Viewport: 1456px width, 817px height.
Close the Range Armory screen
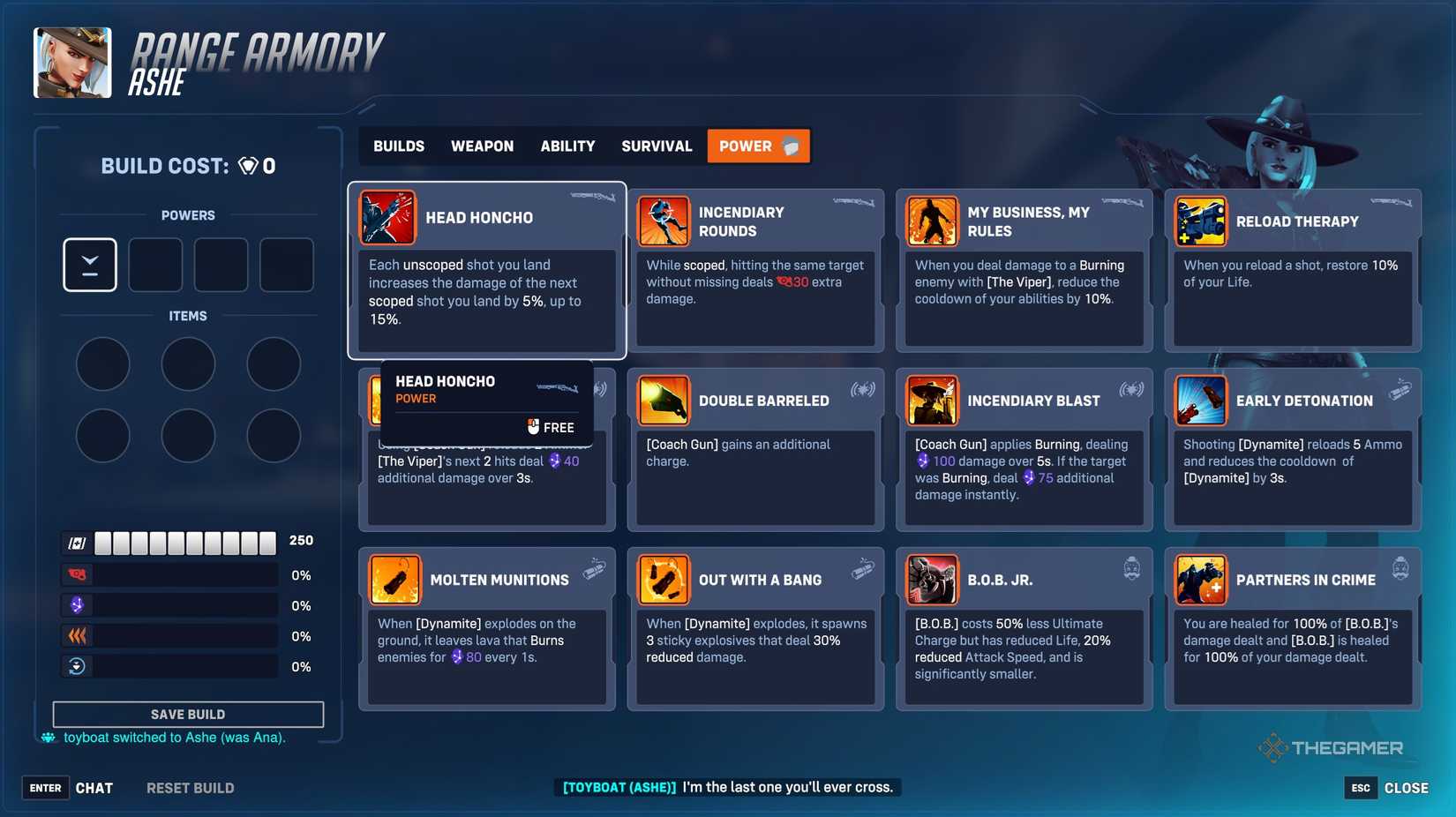[1405, 787]
